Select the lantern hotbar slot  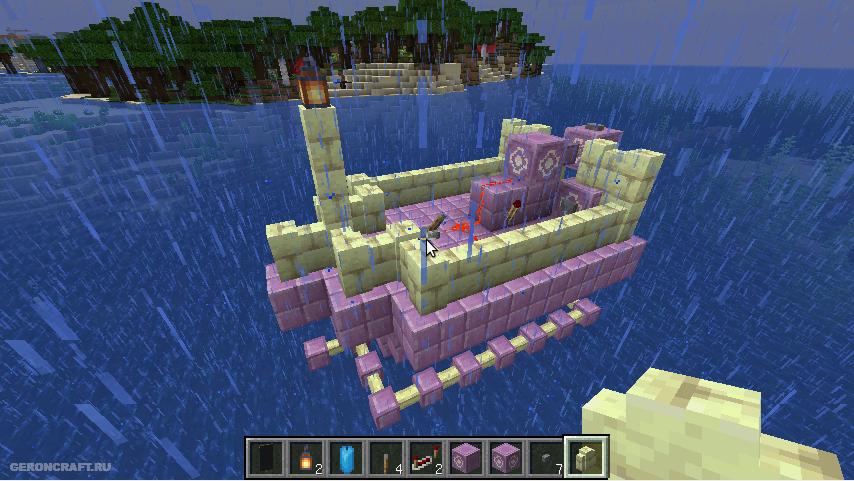pyautogui.click(x=305, y=458)
